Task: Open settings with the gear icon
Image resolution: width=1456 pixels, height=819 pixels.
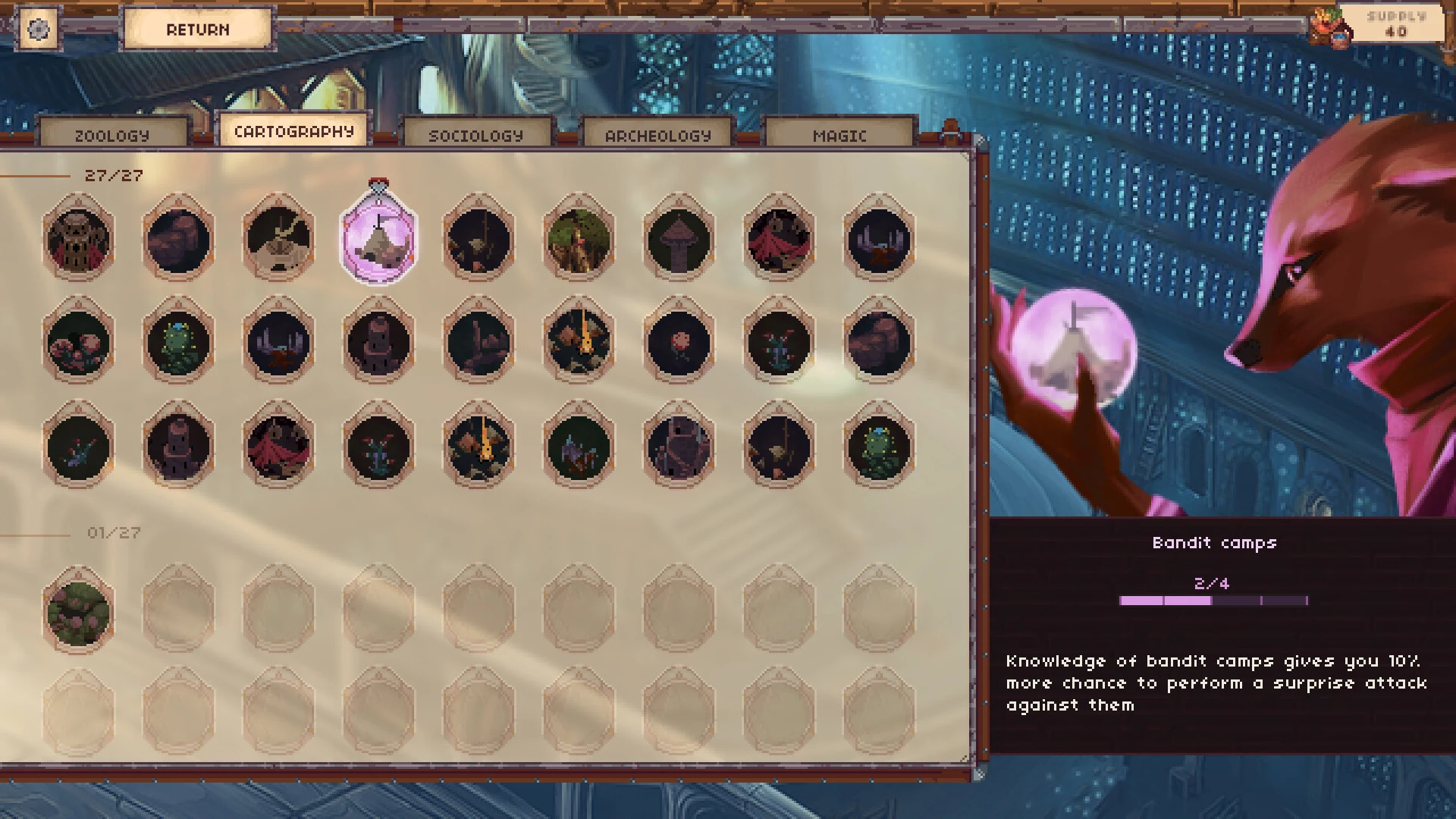Action: [x=38, y=30]
